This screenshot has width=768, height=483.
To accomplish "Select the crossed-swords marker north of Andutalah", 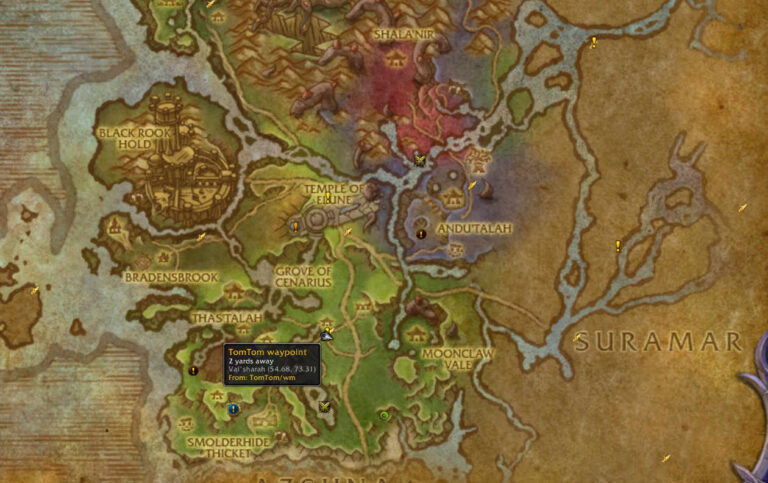I will pos(420,159).
